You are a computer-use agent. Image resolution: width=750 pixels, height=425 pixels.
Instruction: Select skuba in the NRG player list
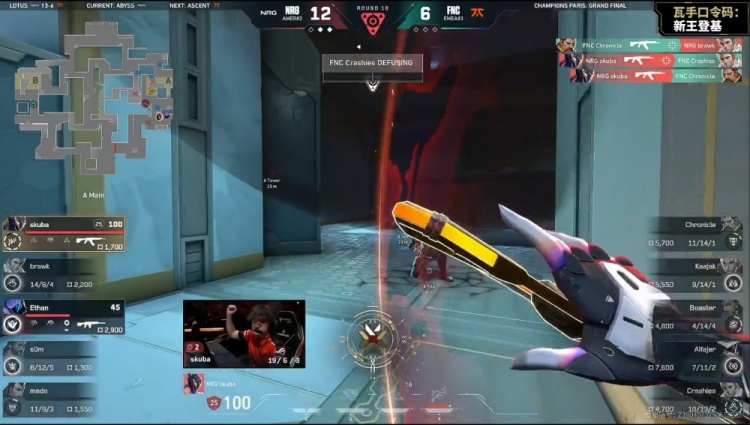[x=64, y=234]
